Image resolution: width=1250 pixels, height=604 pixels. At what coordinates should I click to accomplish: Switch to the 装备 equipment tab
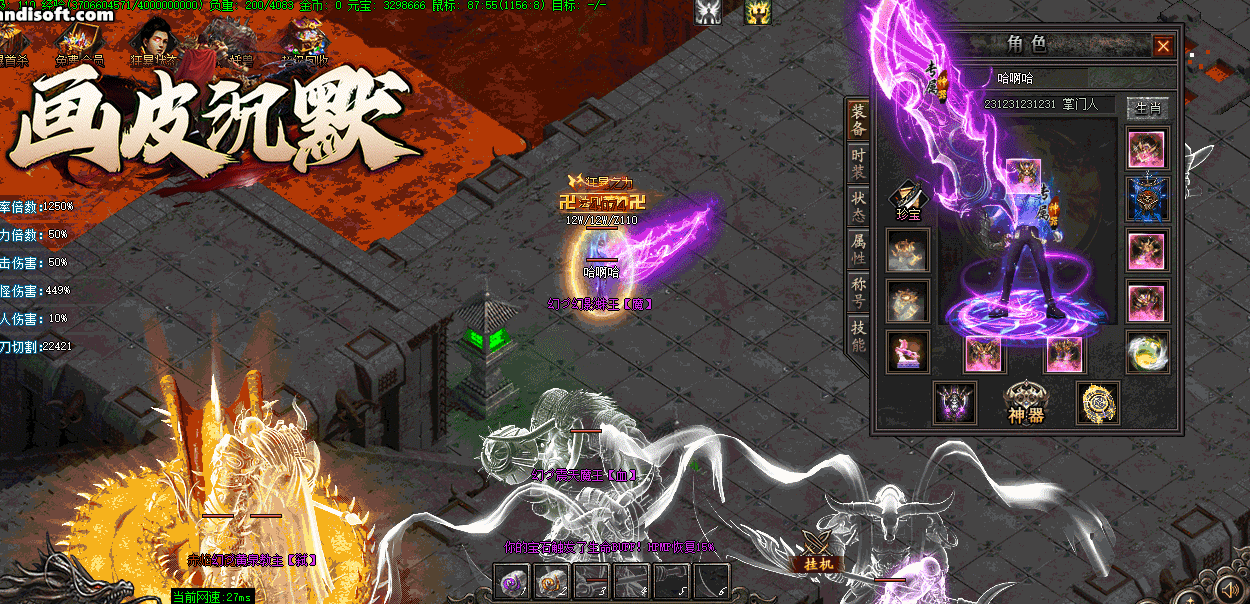(x=858, y=120)
